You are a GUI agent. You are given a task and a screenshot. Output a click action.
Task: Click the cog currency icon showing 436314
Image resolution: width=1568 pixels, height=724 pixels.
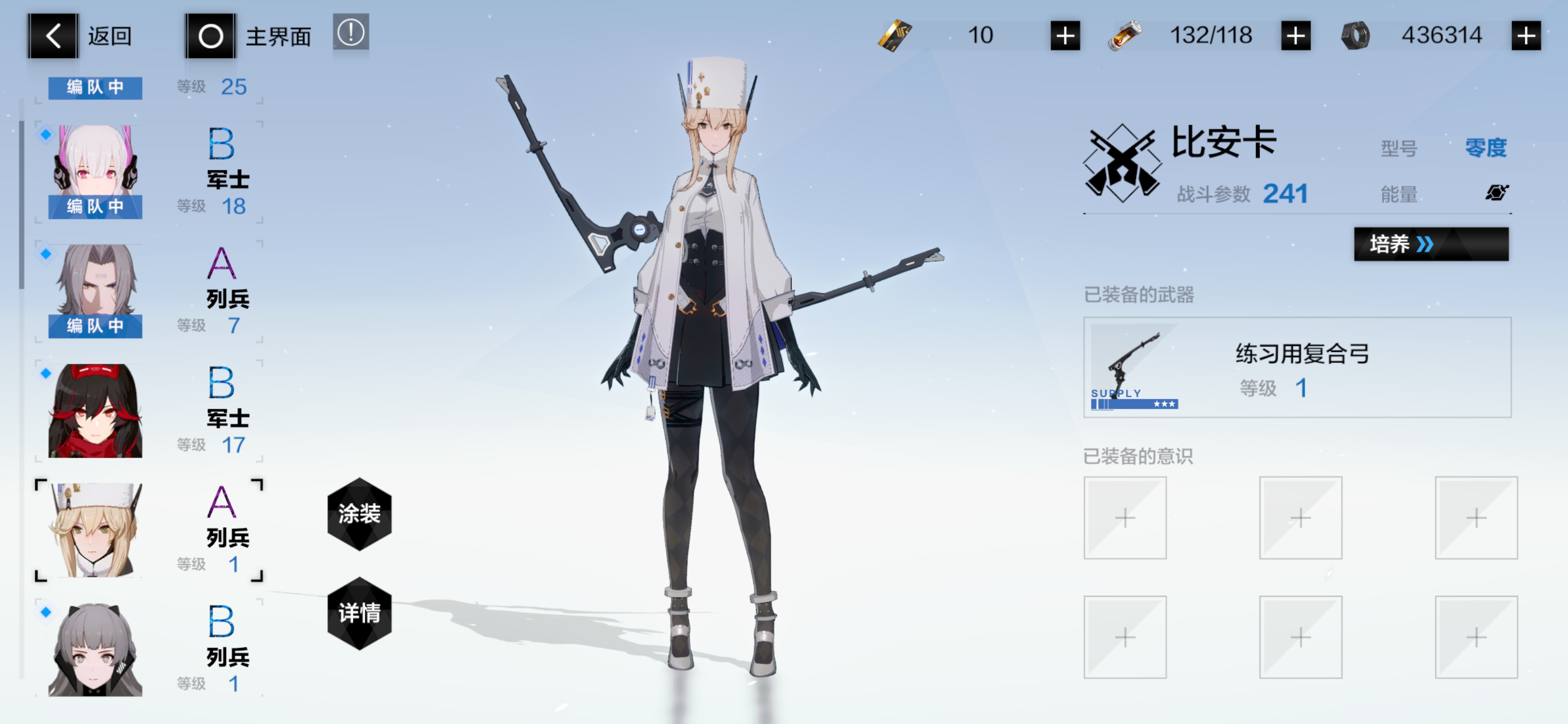1356,35
